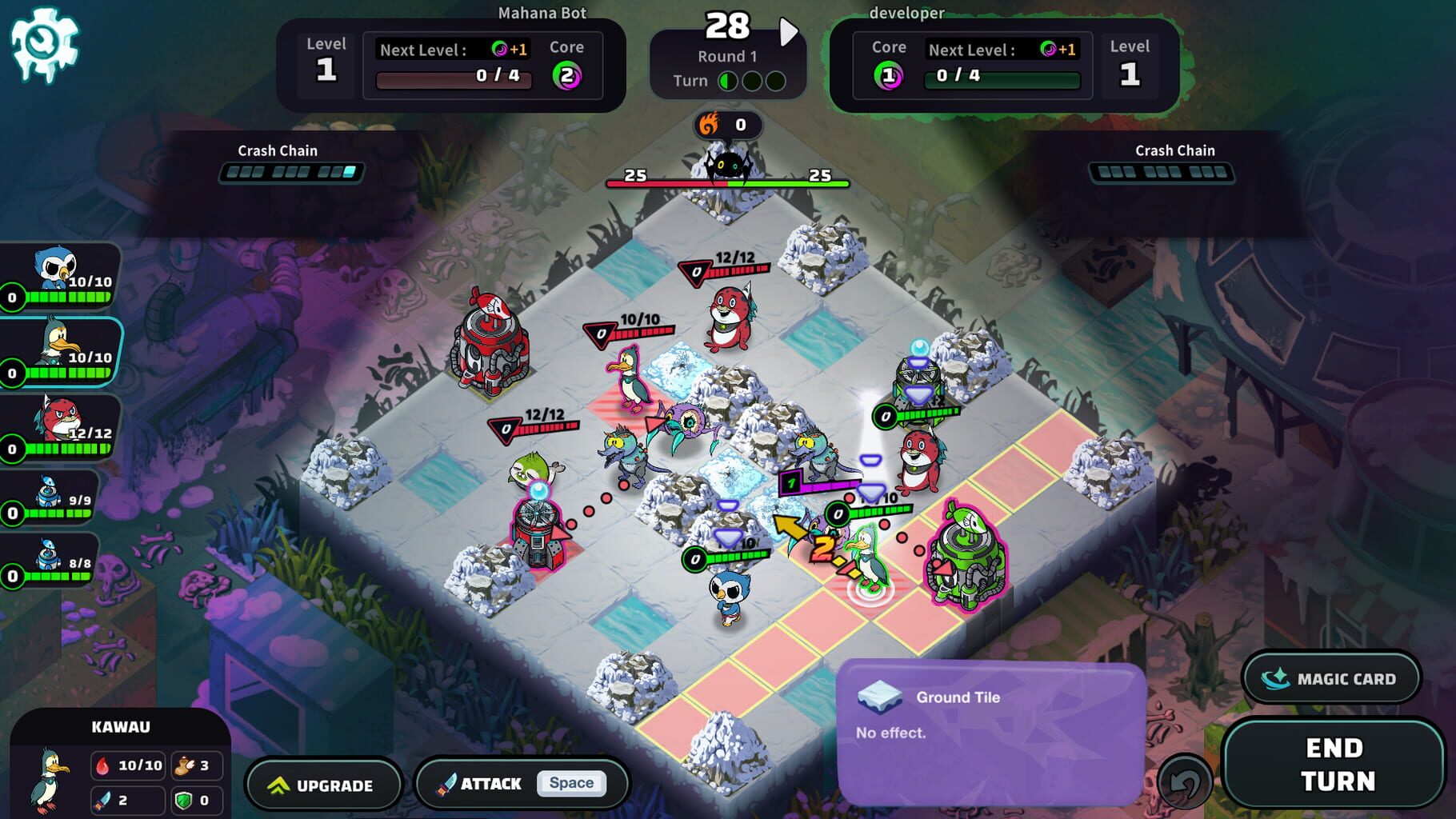Click the left Crash Chain progress bar
The height and width of the screenshot is (819, 1456).
point(291,171)
